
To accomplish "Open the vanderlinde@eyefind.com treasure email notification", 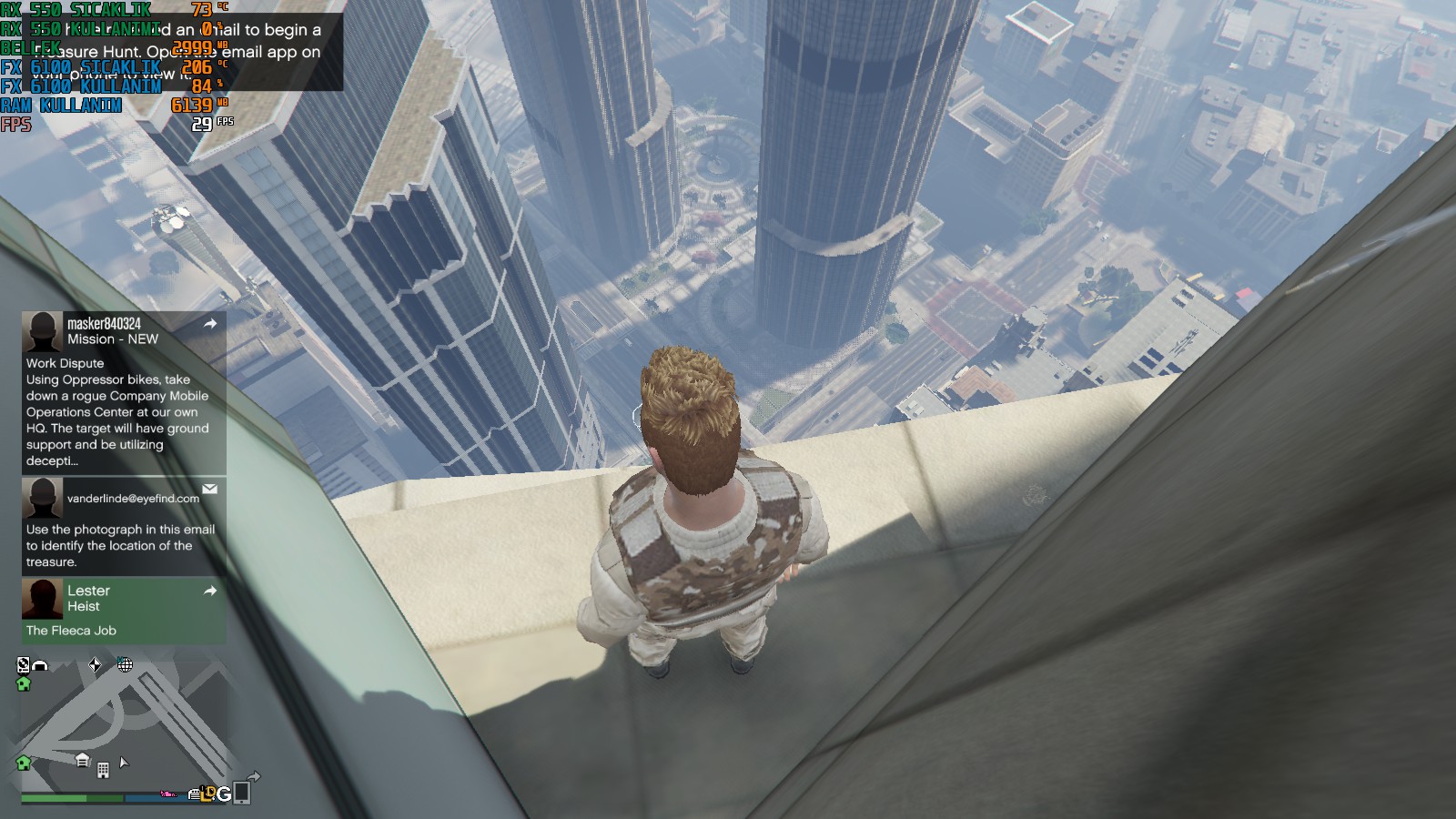I will point(124,525).
